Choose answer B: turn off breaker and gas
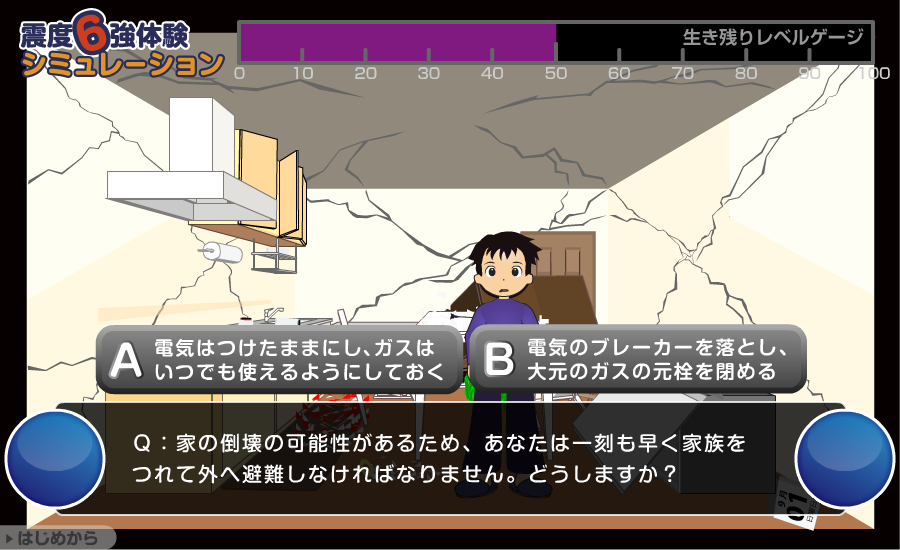The width and height of the screenshot is (900, 550). 637,359
